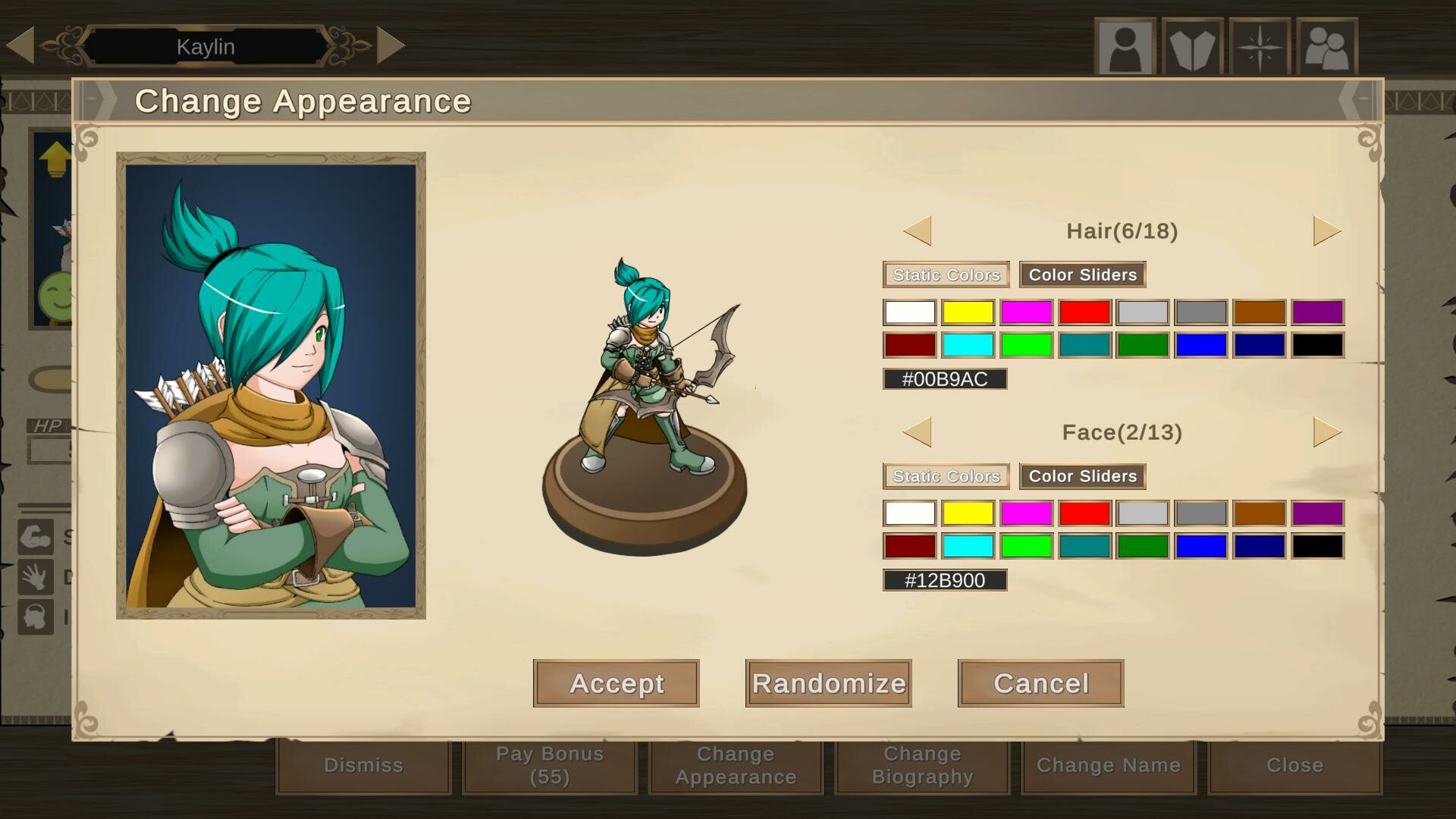This screenshot has height=819, width=1456.
Task: Select the teal hair color swatch
Action: coord(1084,345)
